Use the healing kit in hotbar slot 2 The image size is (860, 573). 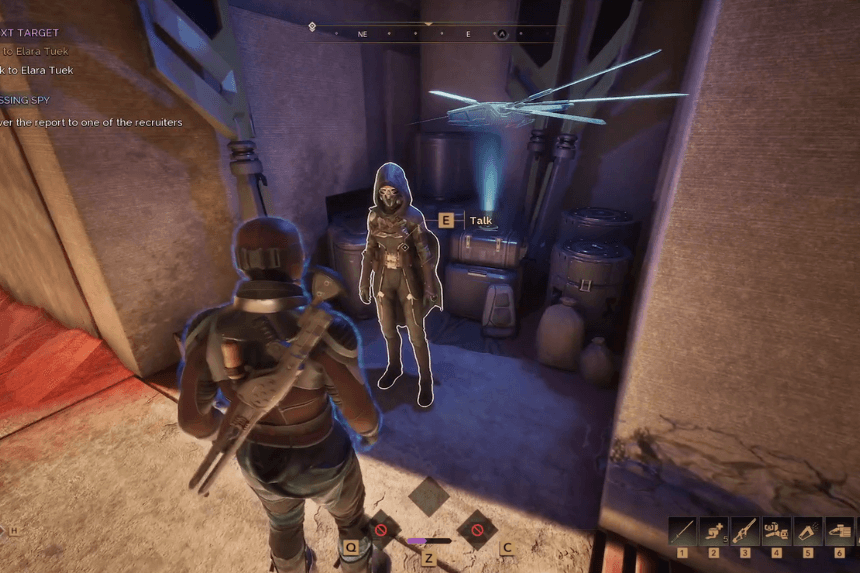(714, 530)
